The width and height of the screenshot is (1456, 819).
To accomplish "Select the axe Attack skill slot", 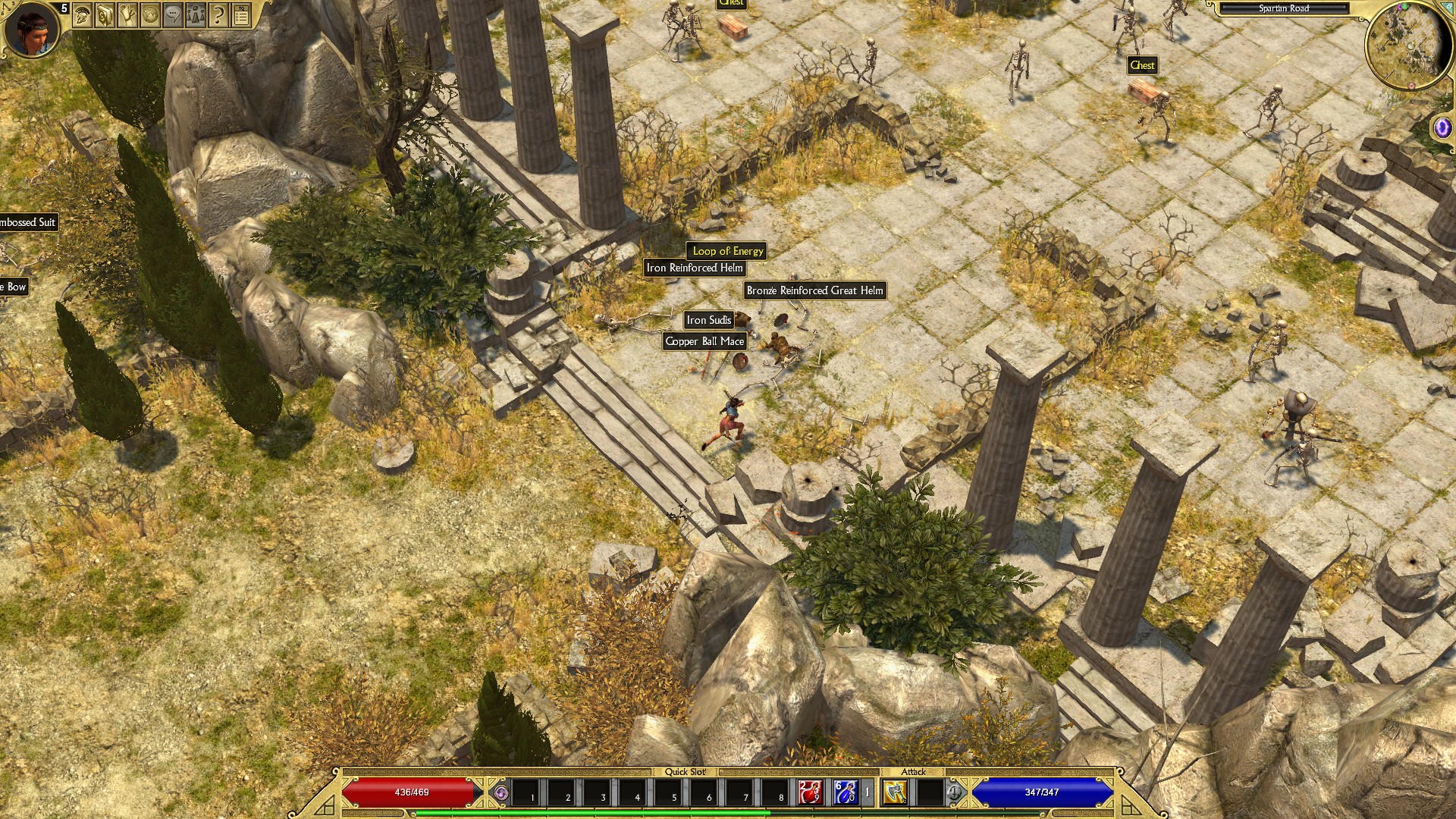I will 896,792.
